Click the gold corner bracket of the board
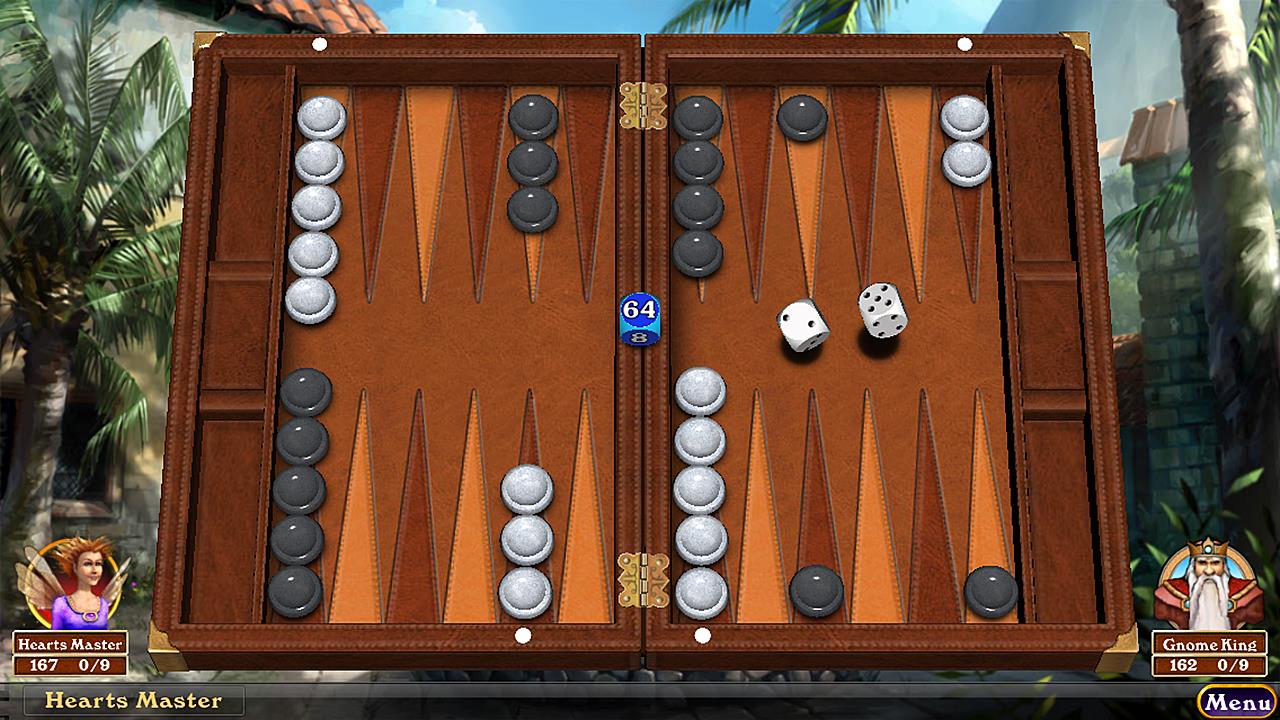The width and height of the screenshot is (1280, 720). 205,42
